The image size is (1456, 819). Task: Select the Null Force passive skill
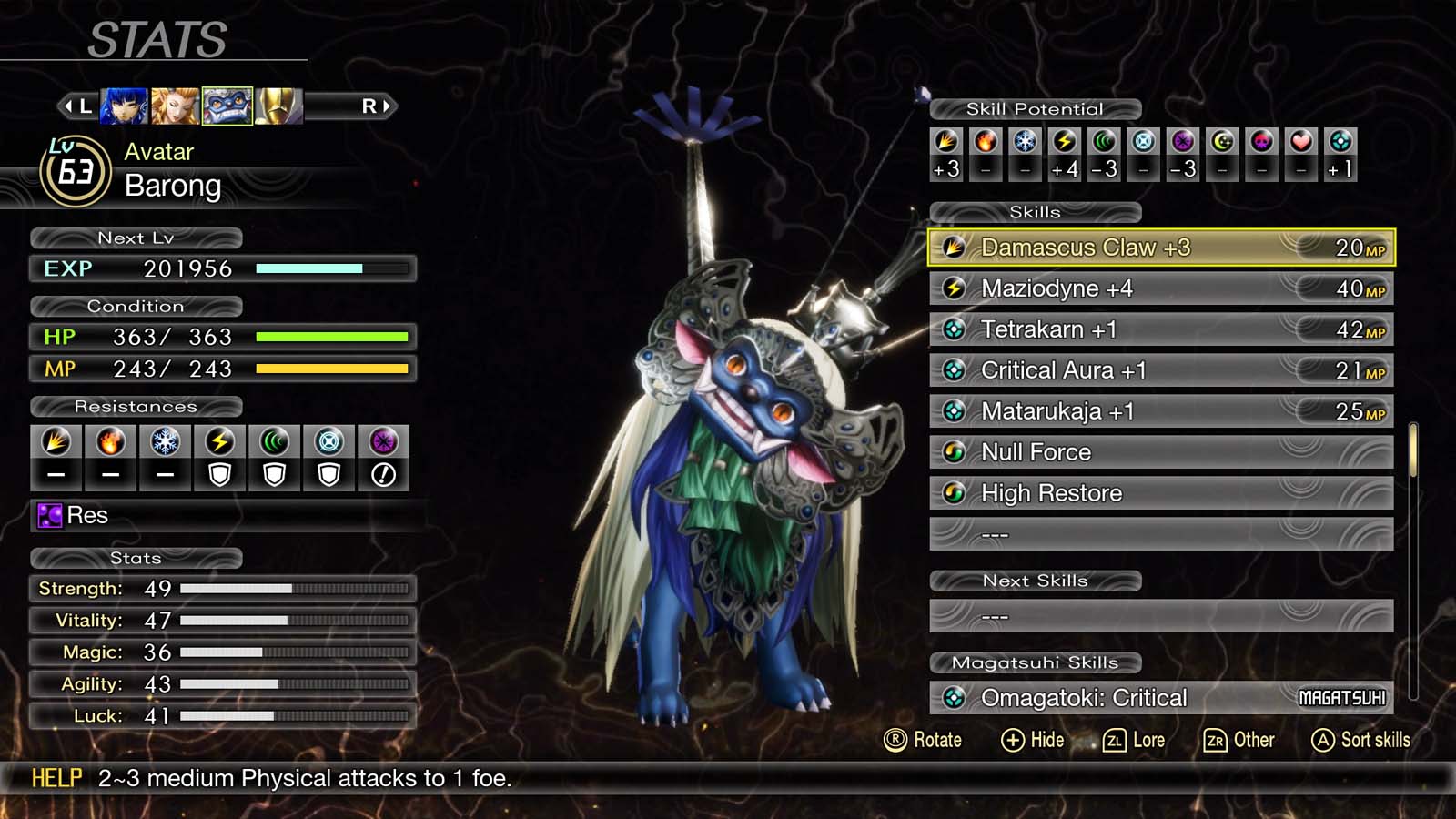click(x=1160, y=452)
